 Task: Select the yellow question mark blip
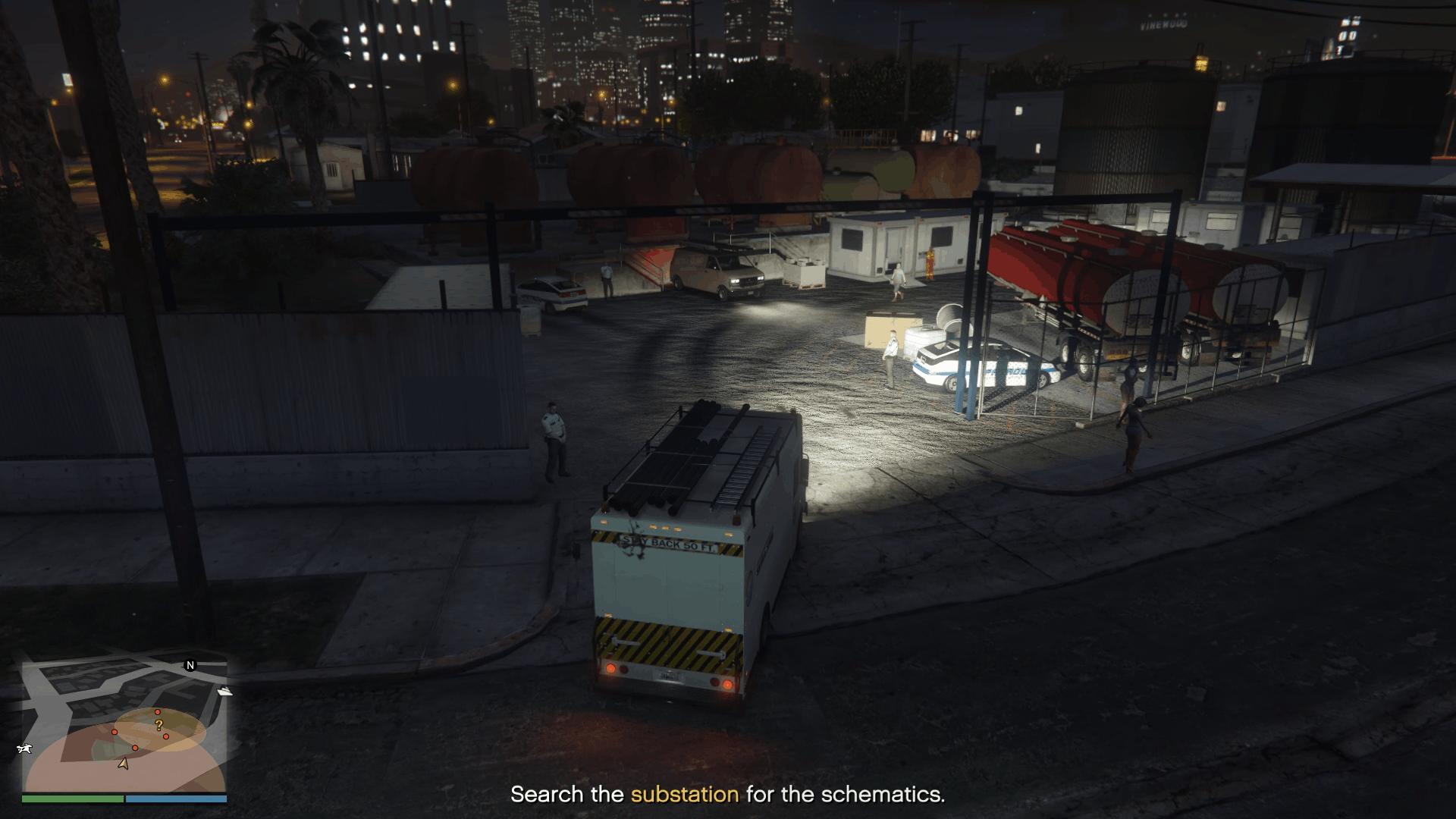pyautogui.click(x=158, y=725)
